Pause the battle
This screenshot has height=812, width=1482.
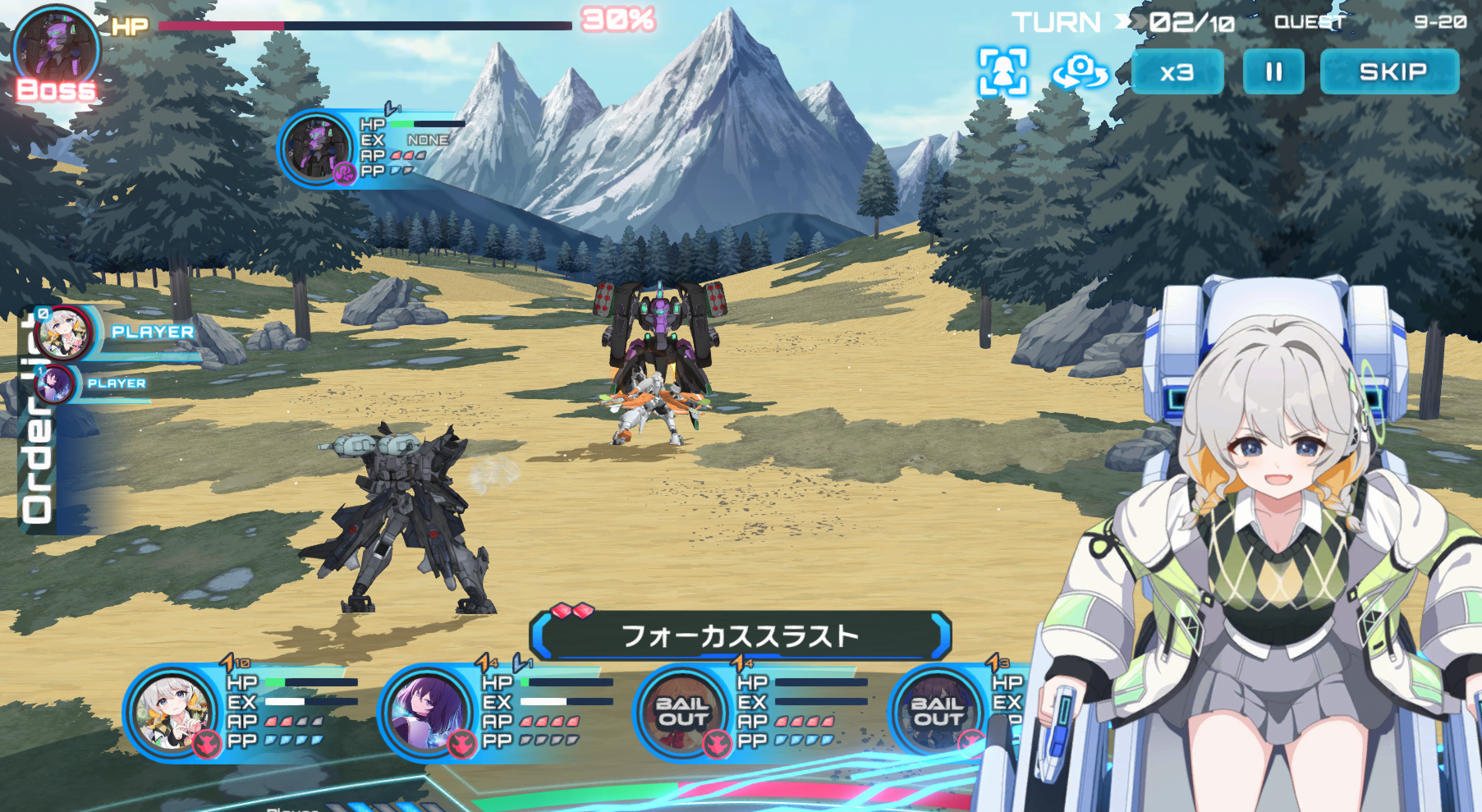(x=1273, y=72)
